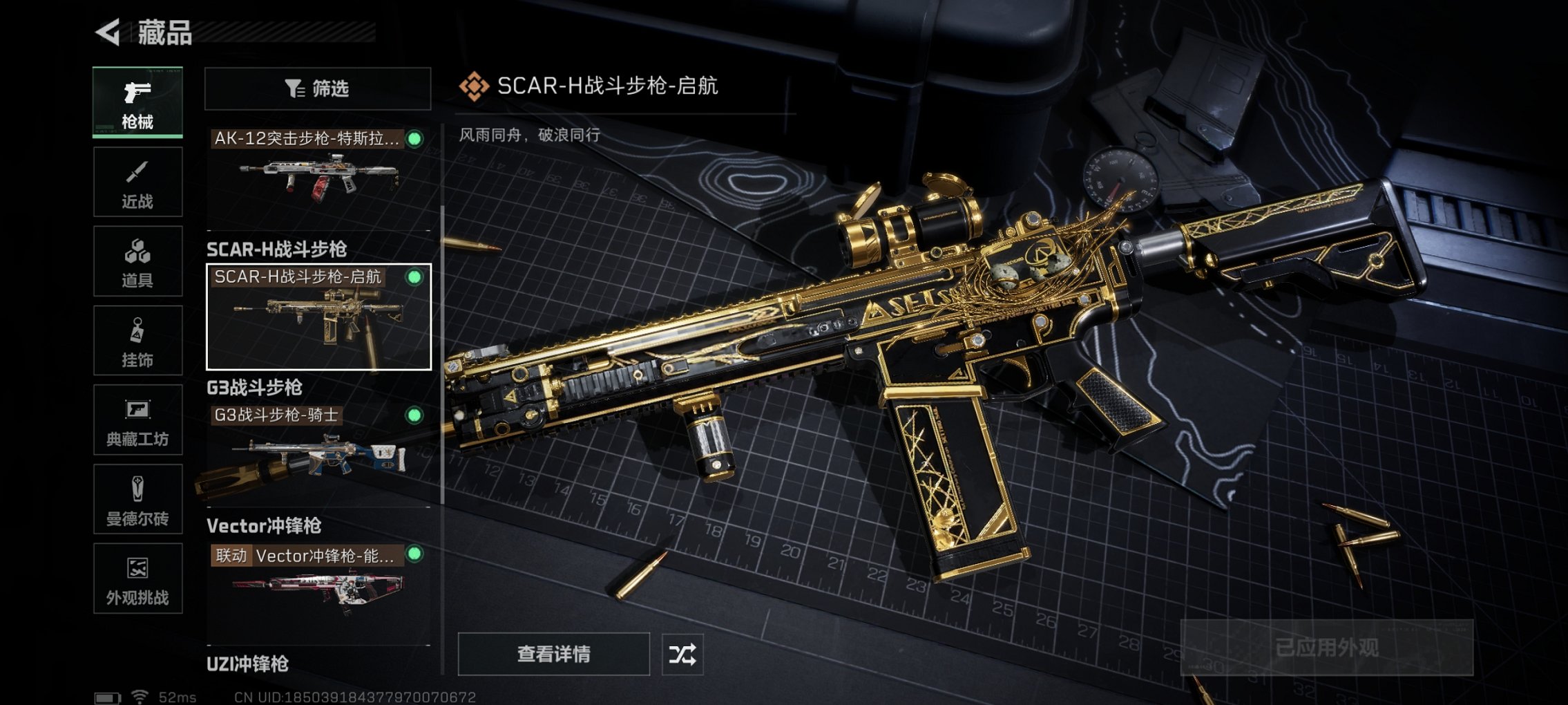This screenshot has width=1568, height=705.
Task: Open the 近战 melee weapons category
Action: pyautogui.click(x=137, y=182)
